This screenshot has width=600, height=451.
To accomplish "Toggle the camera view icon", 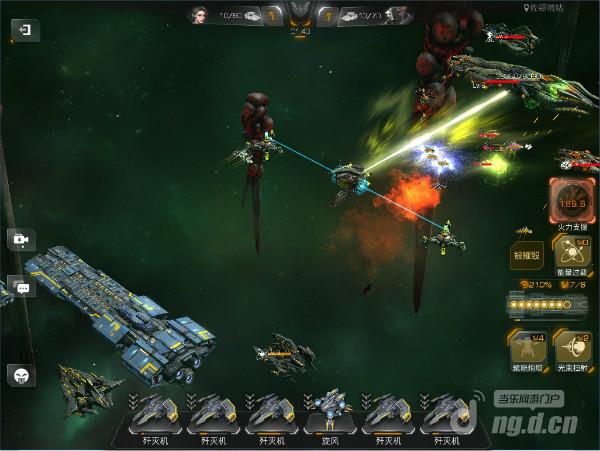I will [20, 239].
